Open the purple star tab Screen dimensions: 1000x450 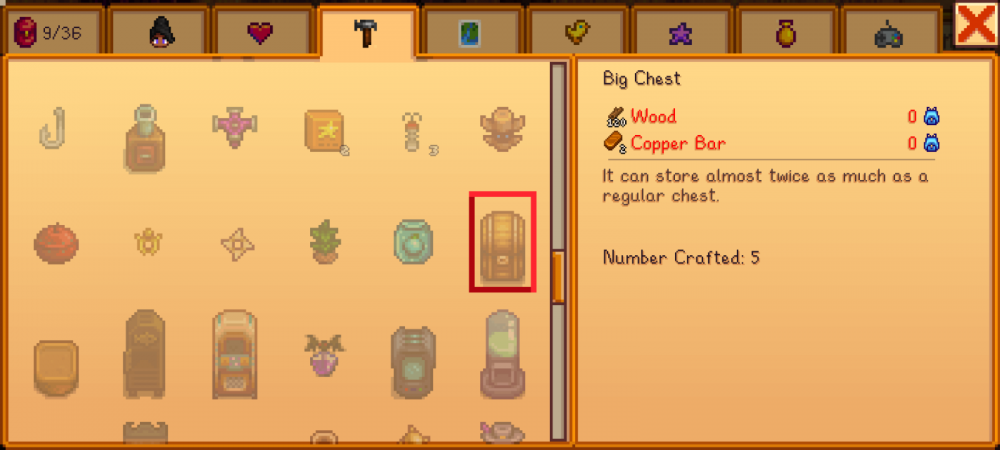[680, 34]
